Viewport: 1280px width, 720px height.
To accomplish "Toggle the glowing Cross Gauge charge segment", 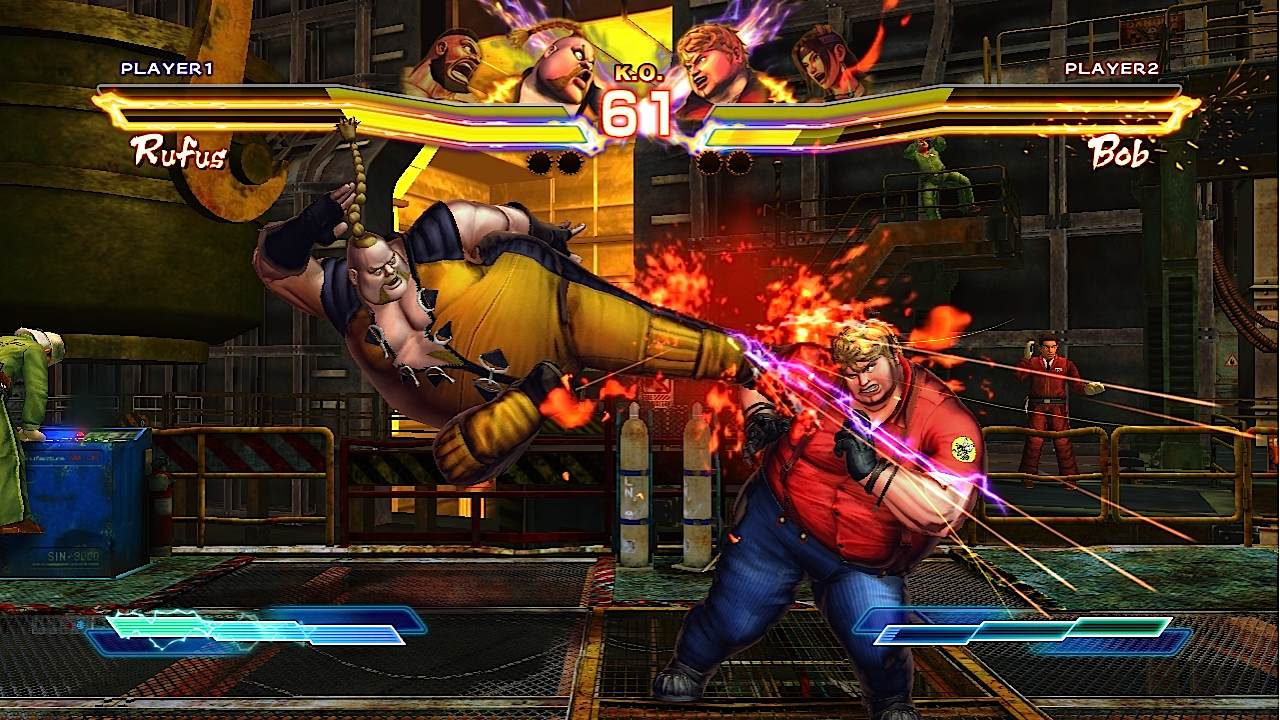I will click(160, 628).
